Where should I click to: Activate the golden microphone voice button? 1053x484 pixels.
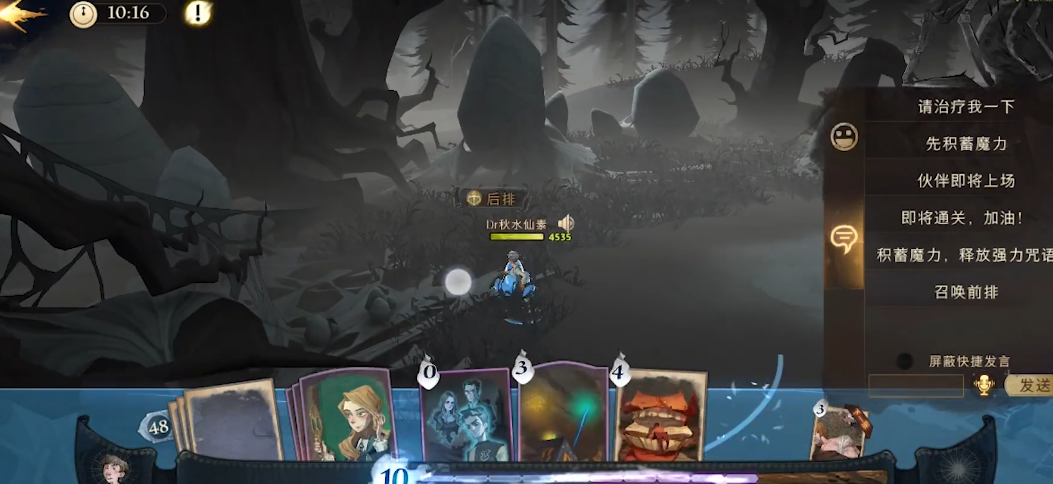(x=984, y=386)
